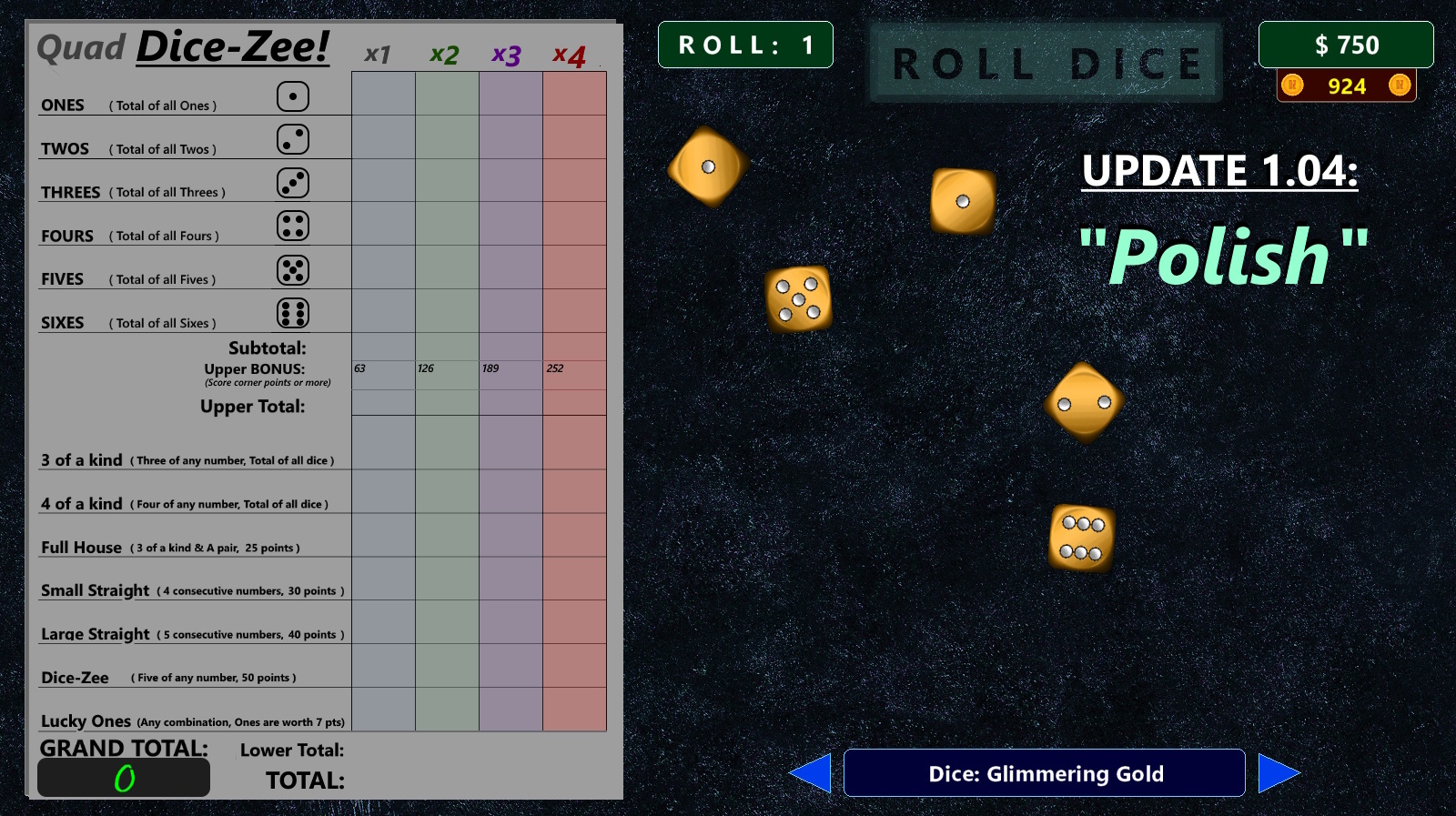
Task: Open the Dice: Glimmering Gold selector
Action: (1045, 773)
